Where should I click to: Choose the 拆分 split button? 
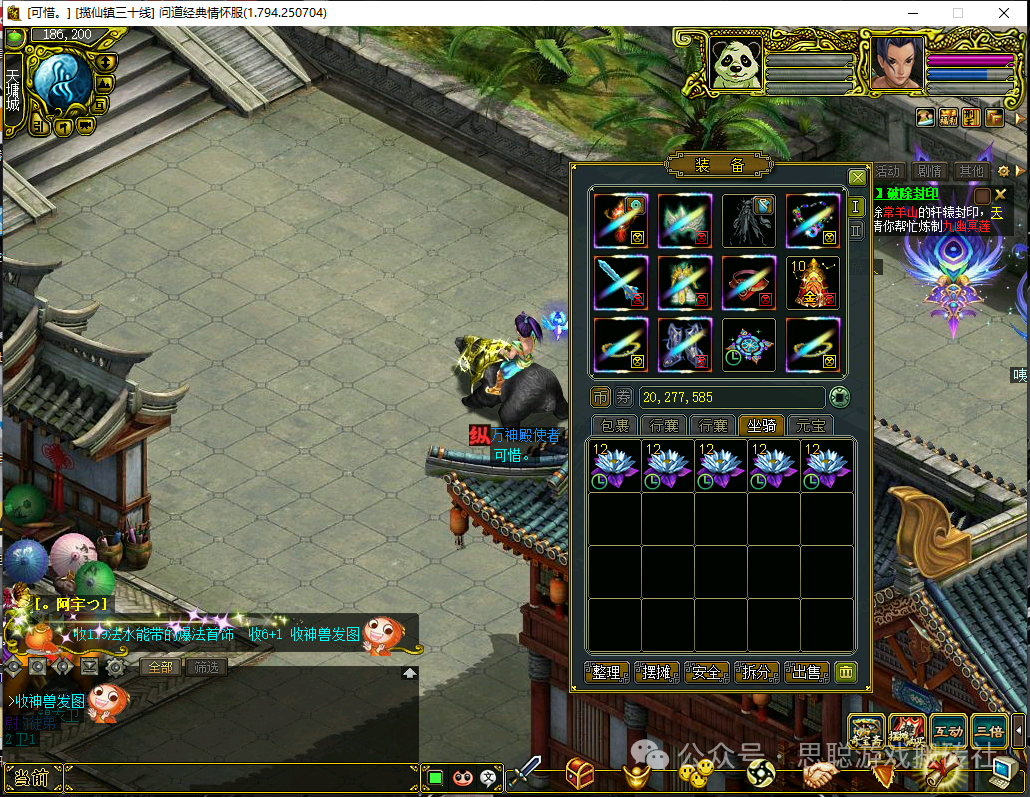[757, 672]
